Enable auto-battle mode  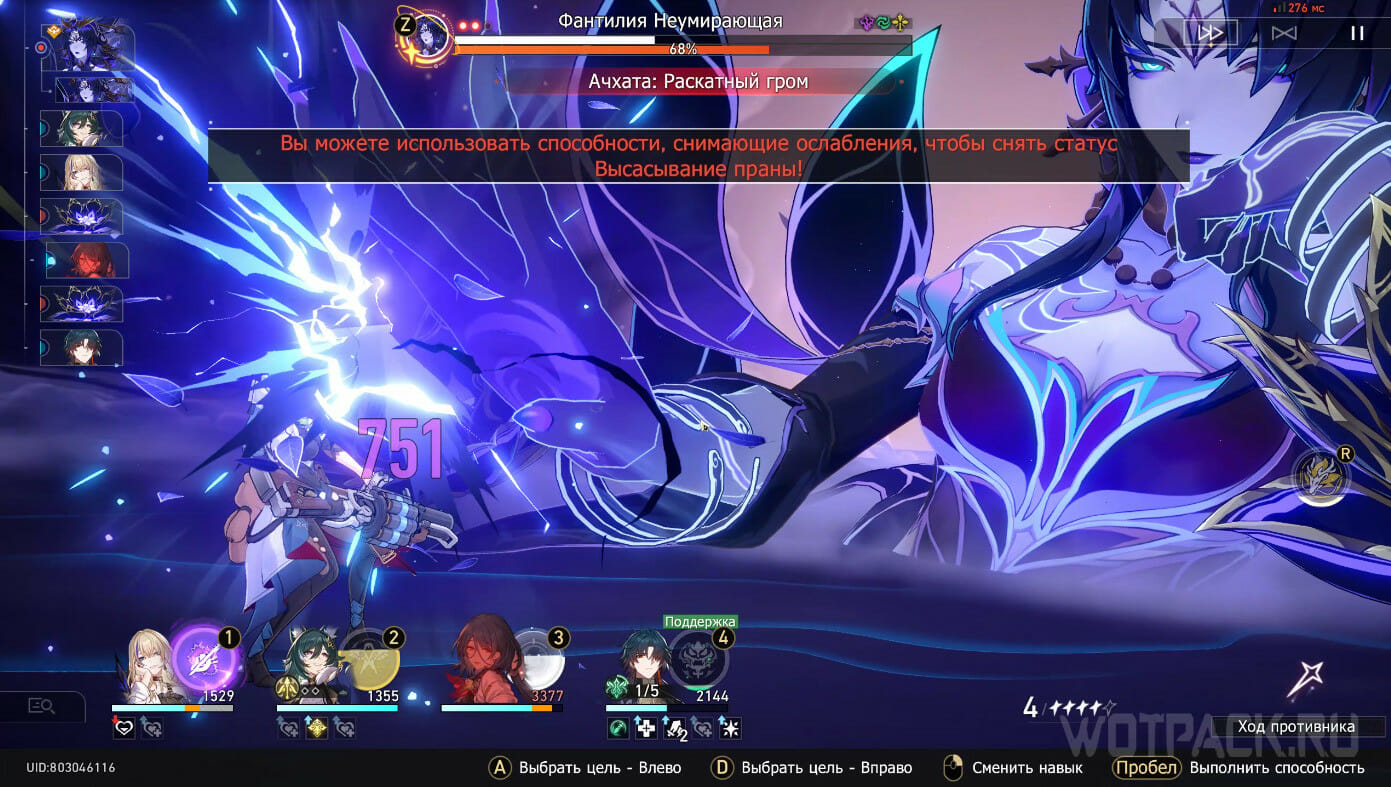click(1284, 33)
